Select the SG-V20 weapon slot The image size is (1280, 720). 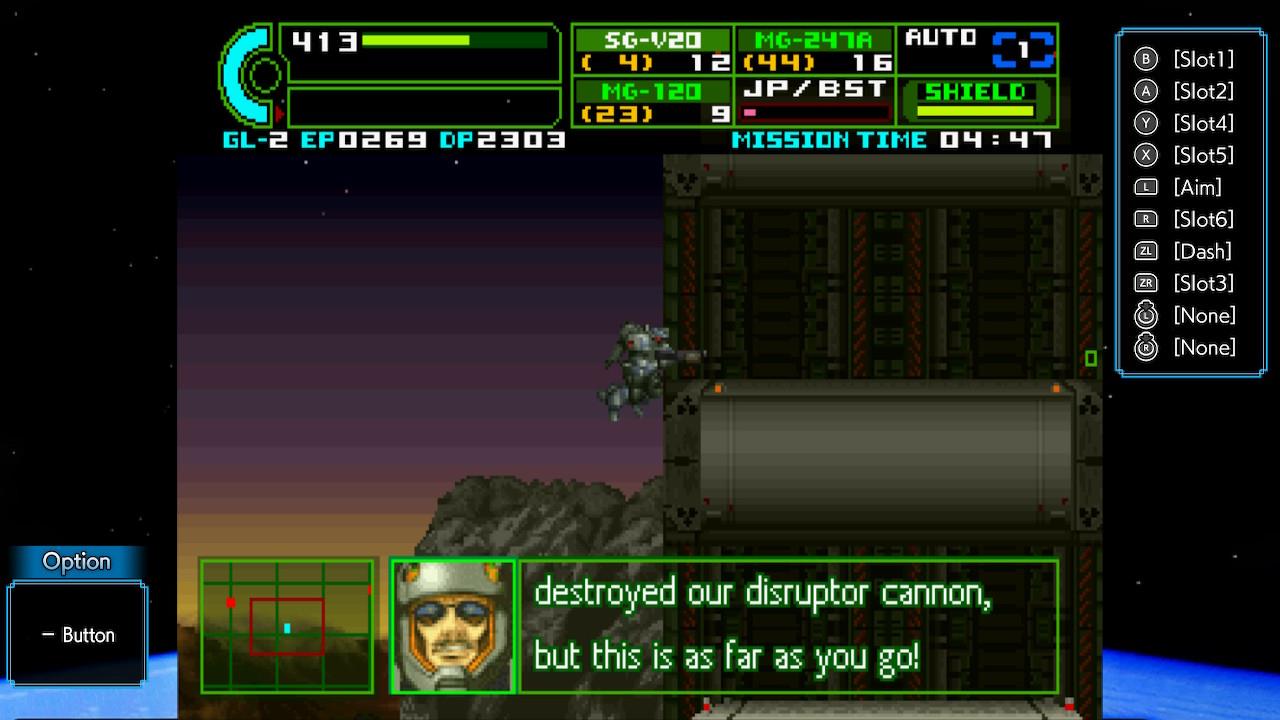click(x=653, y=50)
